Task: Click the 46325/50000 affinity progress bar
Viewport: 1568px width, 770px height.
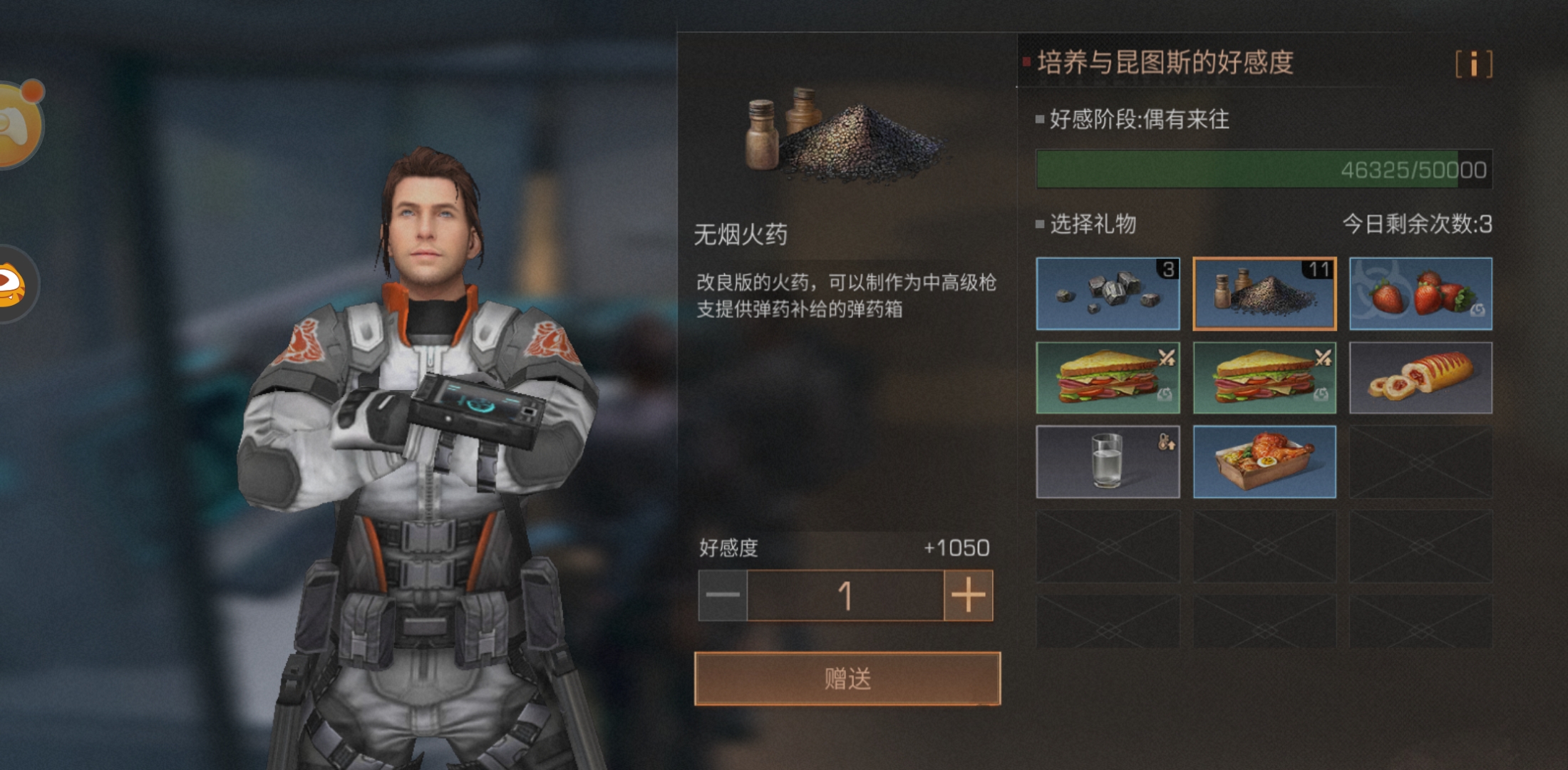Action: tap(1262, 168)
